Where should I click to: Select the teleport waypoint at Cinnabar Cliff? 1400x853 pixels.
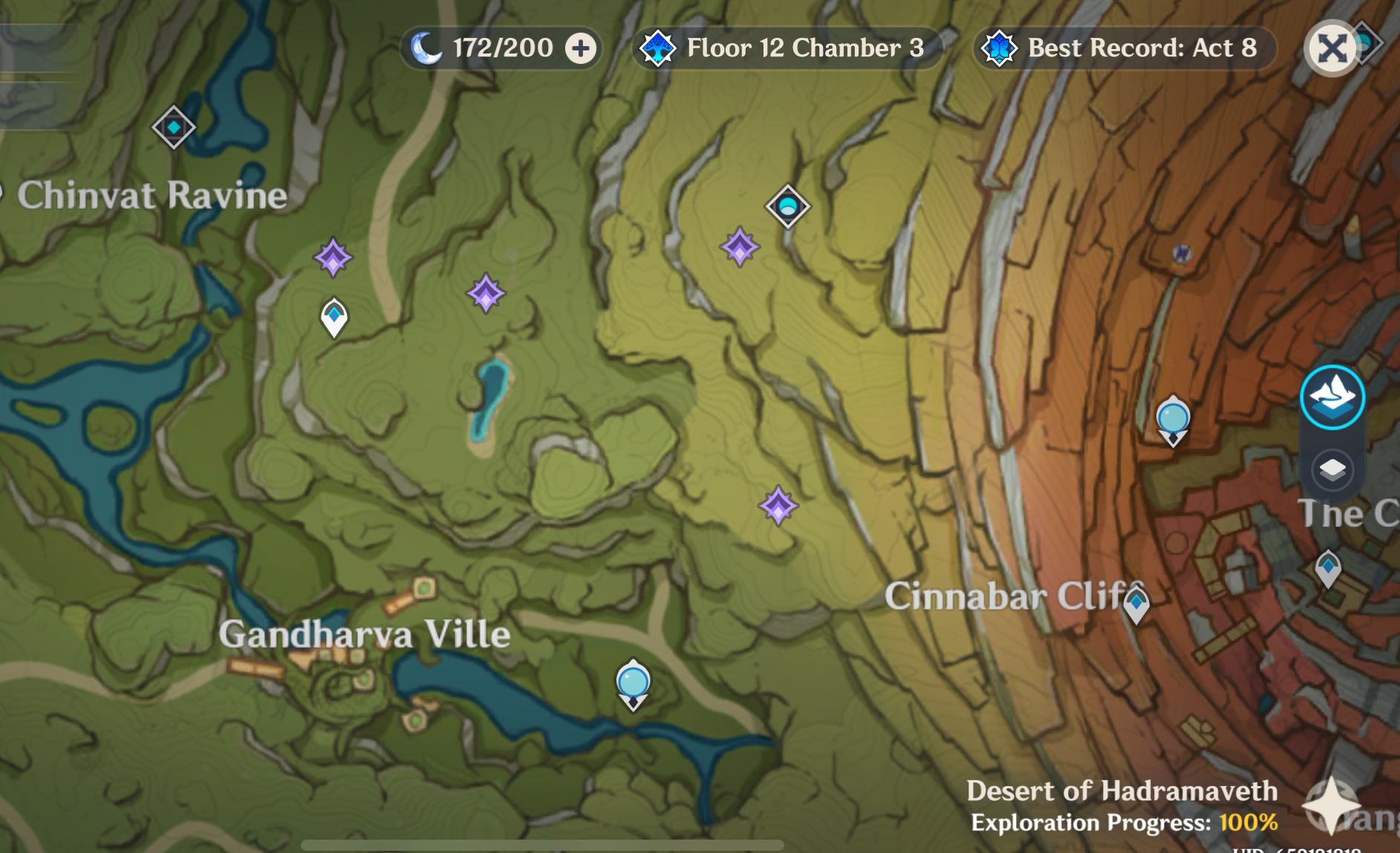[x=1137, y=603]
